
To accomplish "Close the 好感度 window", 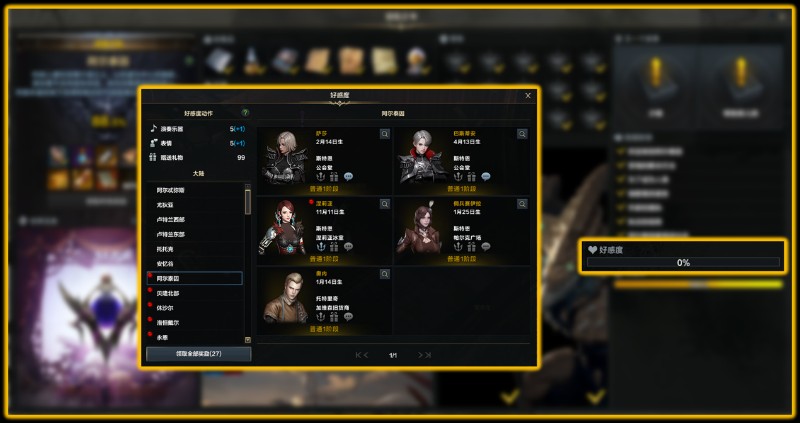I will tap(528, 96).
